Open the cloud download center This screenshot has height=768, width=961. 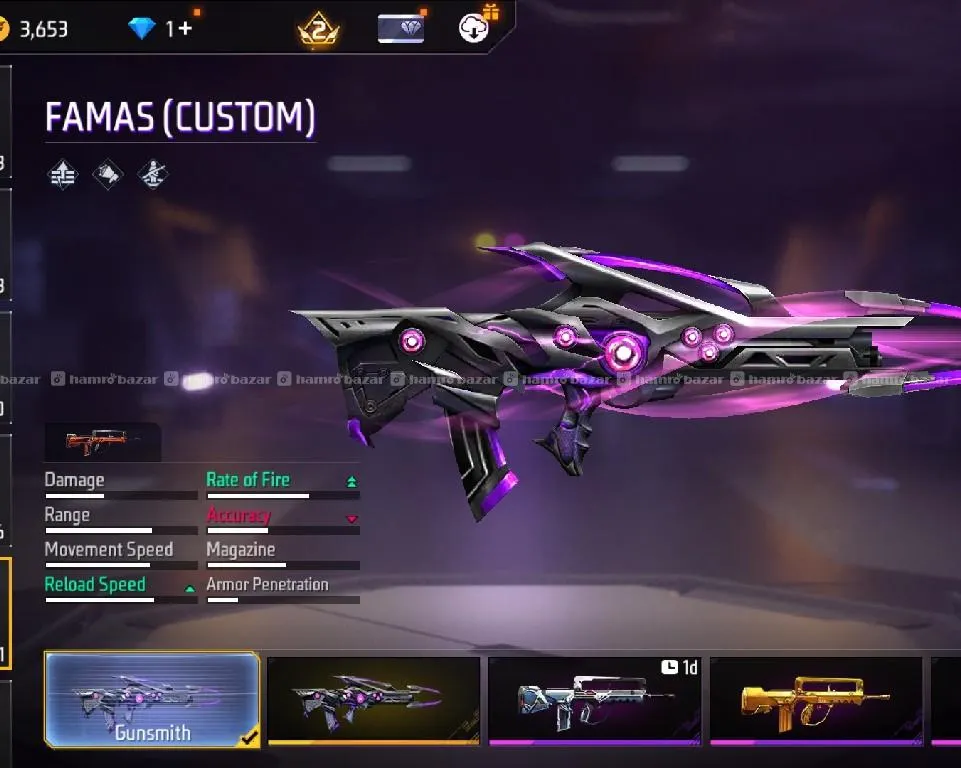tap(475, 27)
